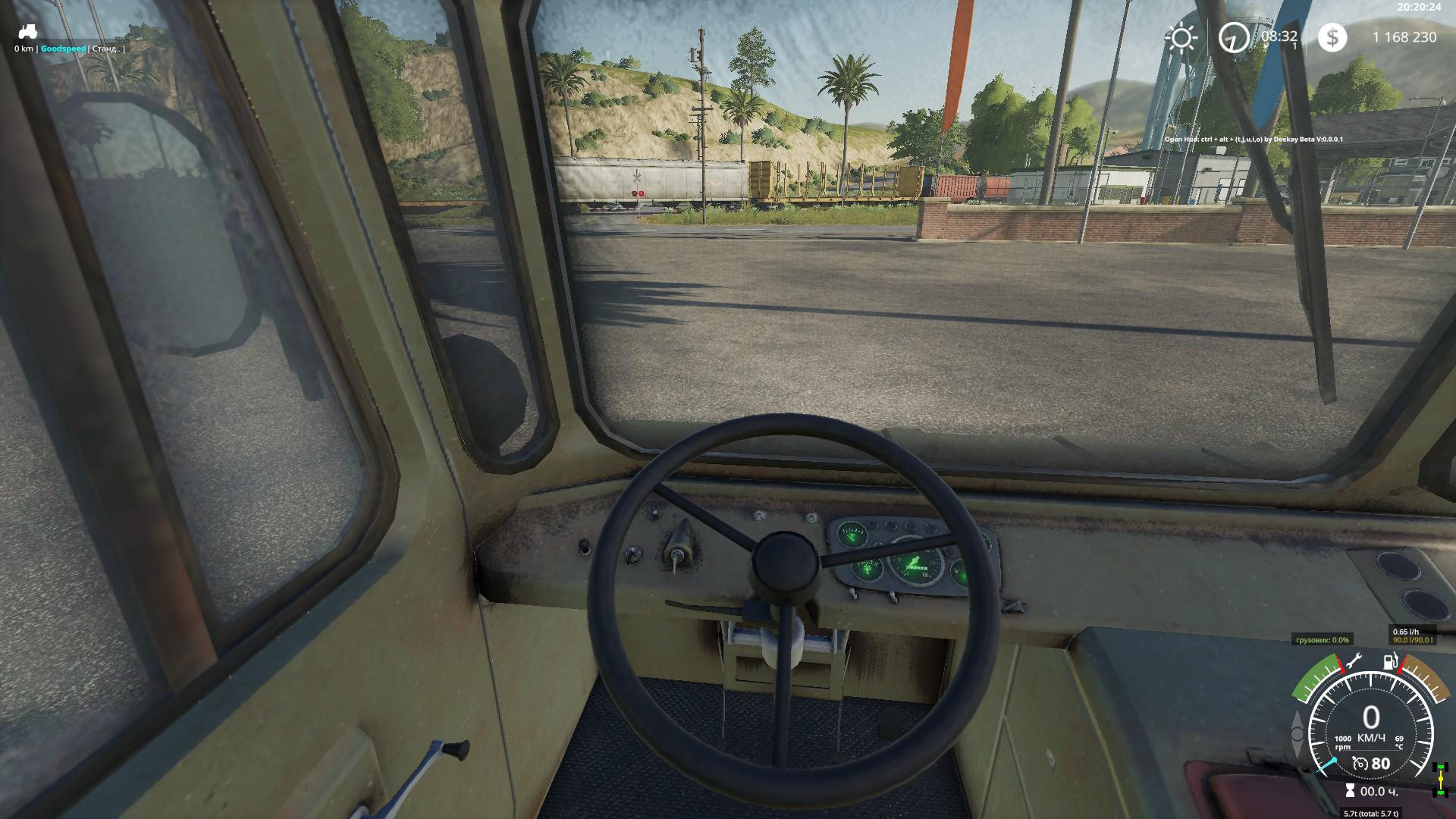The height and width of the screenshot is (819, 1456).
Task: Click the drivetrain axle diagram icon
Action: pyautogui.click(x=1440, y=780)
